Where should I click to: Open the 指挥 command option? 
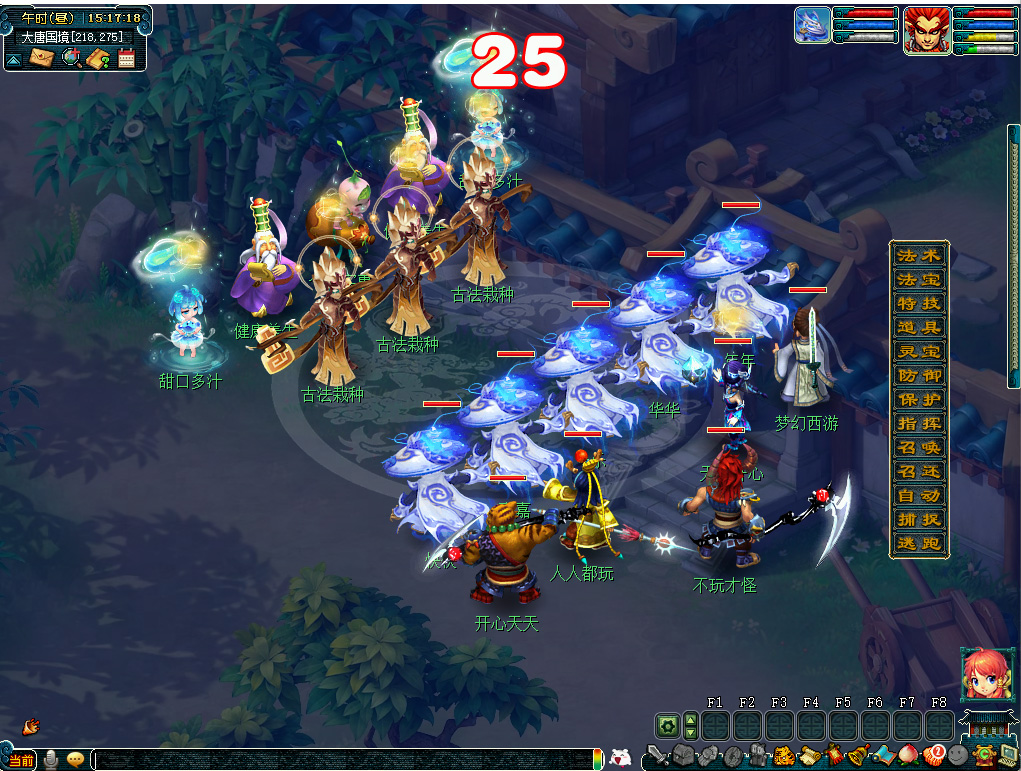pos(918,423)
